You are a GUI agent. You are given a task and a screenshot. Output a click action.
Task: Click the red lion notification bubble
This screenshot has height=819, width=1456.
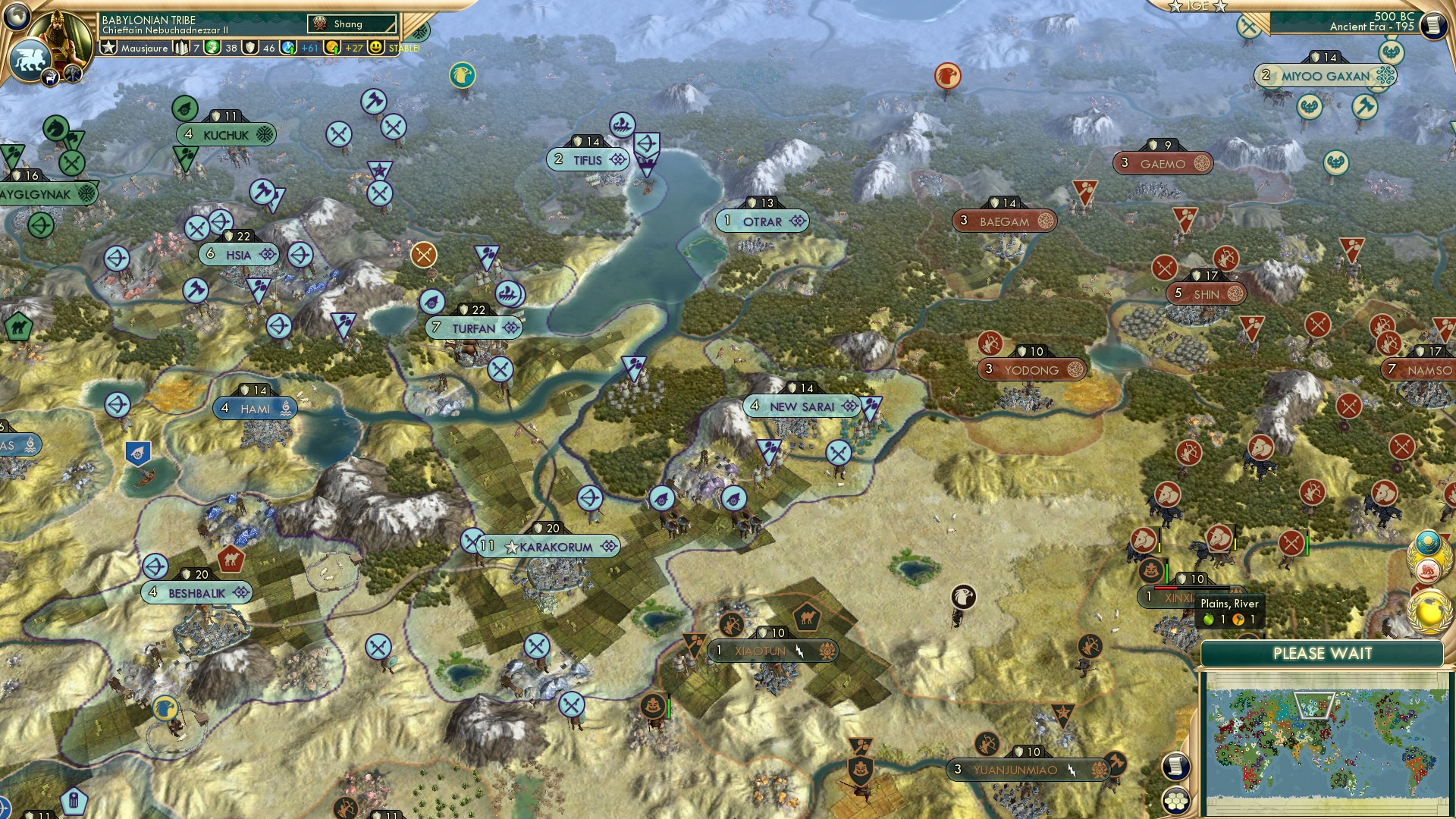(x=1429, y=570)
